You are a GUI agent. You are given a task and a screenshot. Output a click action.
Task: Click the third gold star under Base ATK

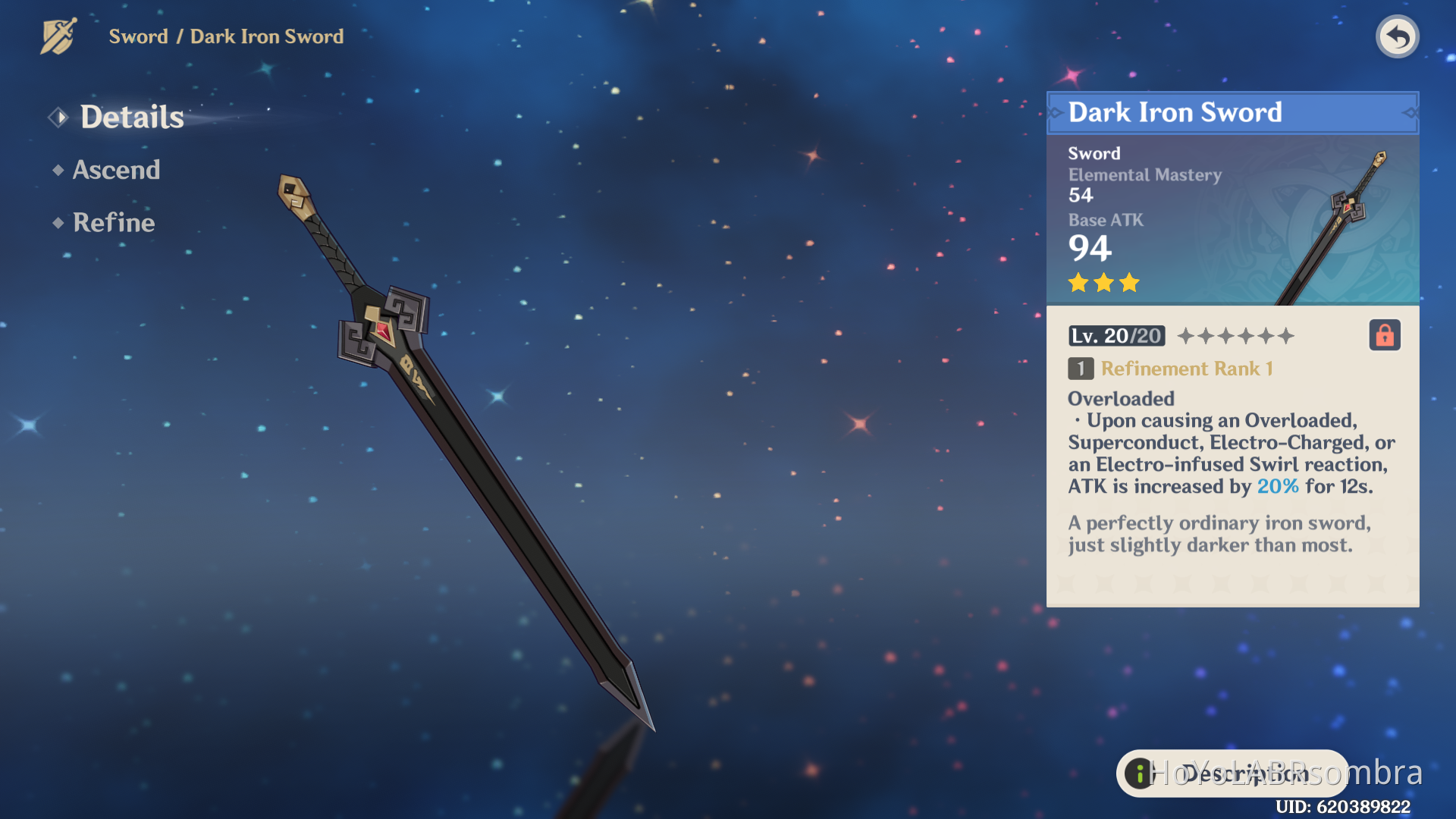pyautogui.click(x=1129, y=282)
